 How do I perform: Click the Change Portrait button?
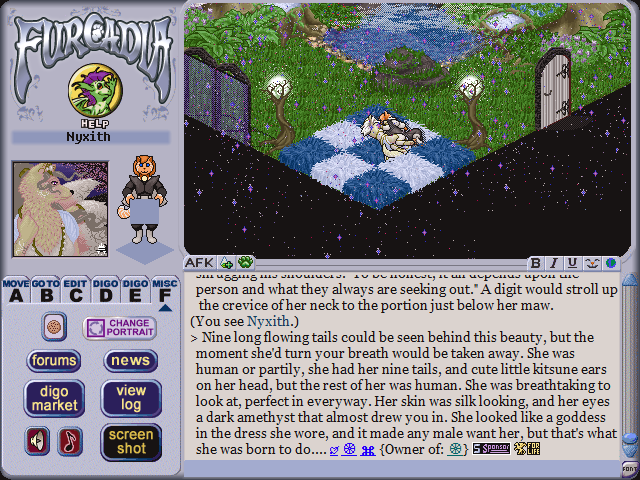119,328
